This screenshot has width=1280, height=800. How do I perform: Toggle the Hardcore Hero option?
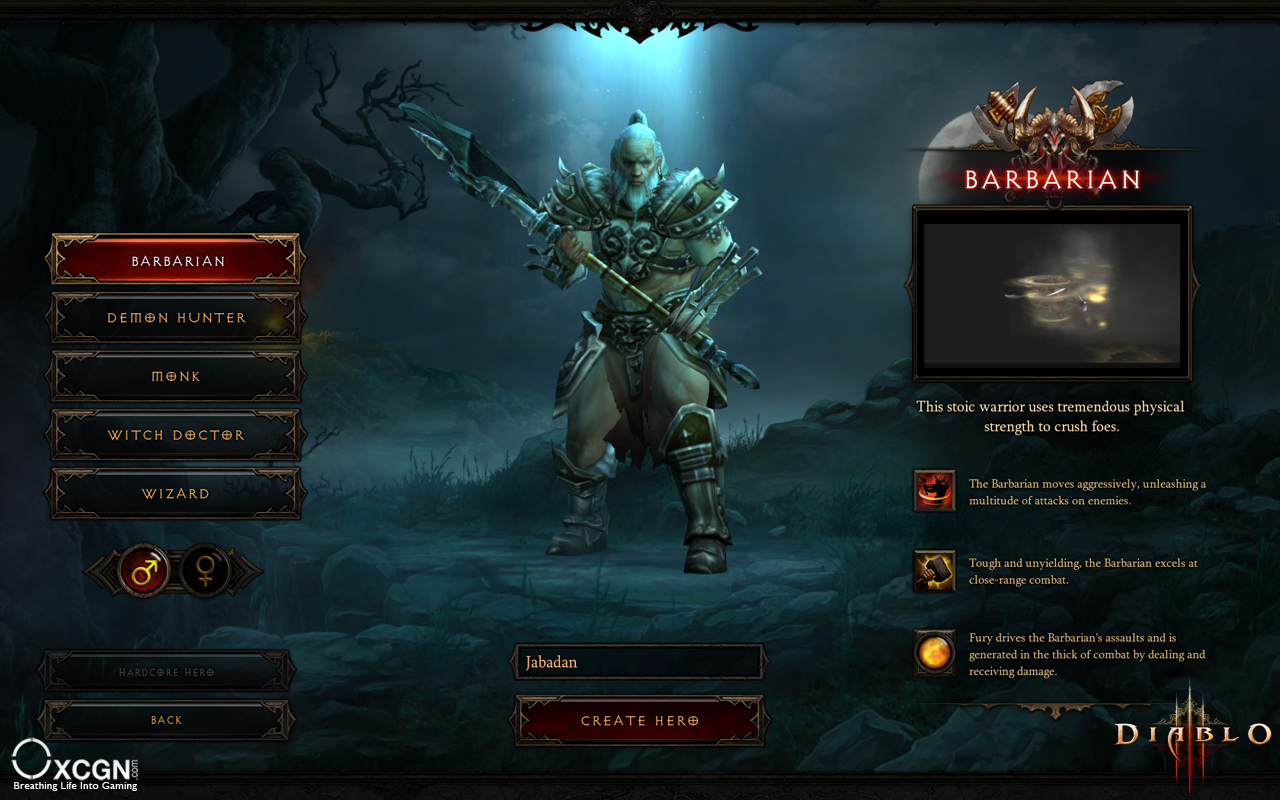pyautogui.click(x=166, y=672)
